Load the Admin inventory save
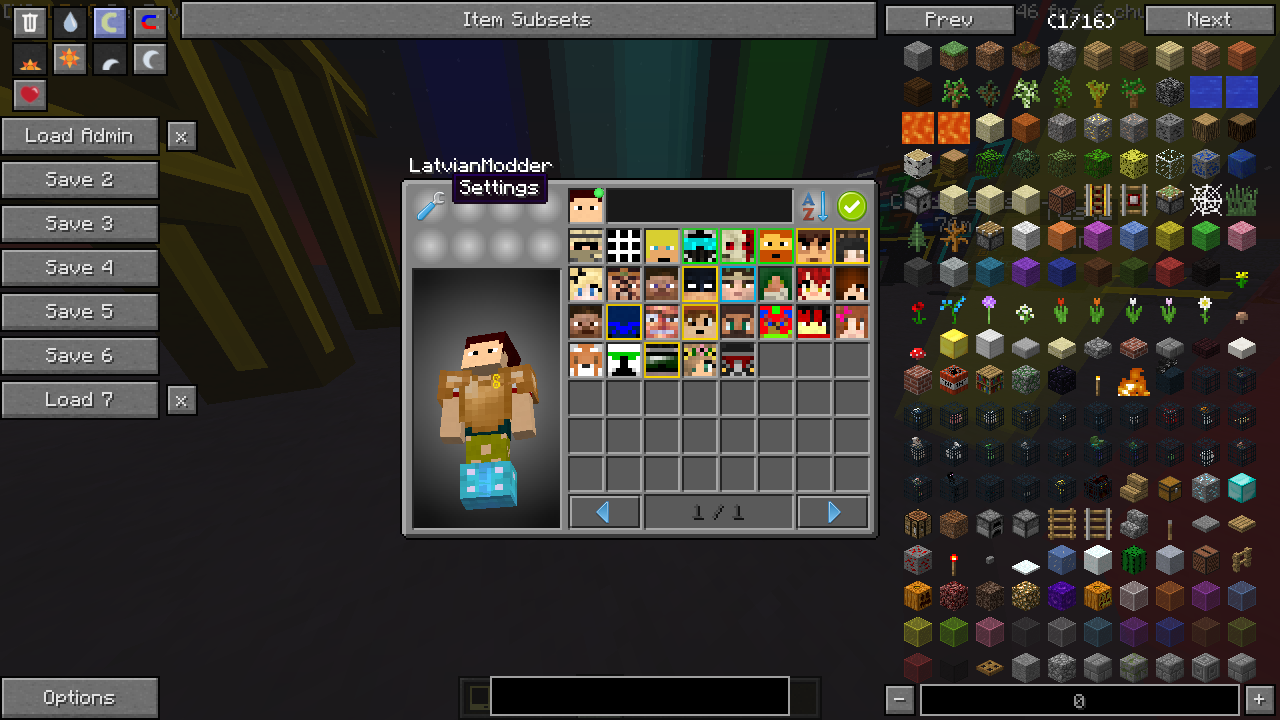This screenshot has width=1280, height=720. [80, 136]
